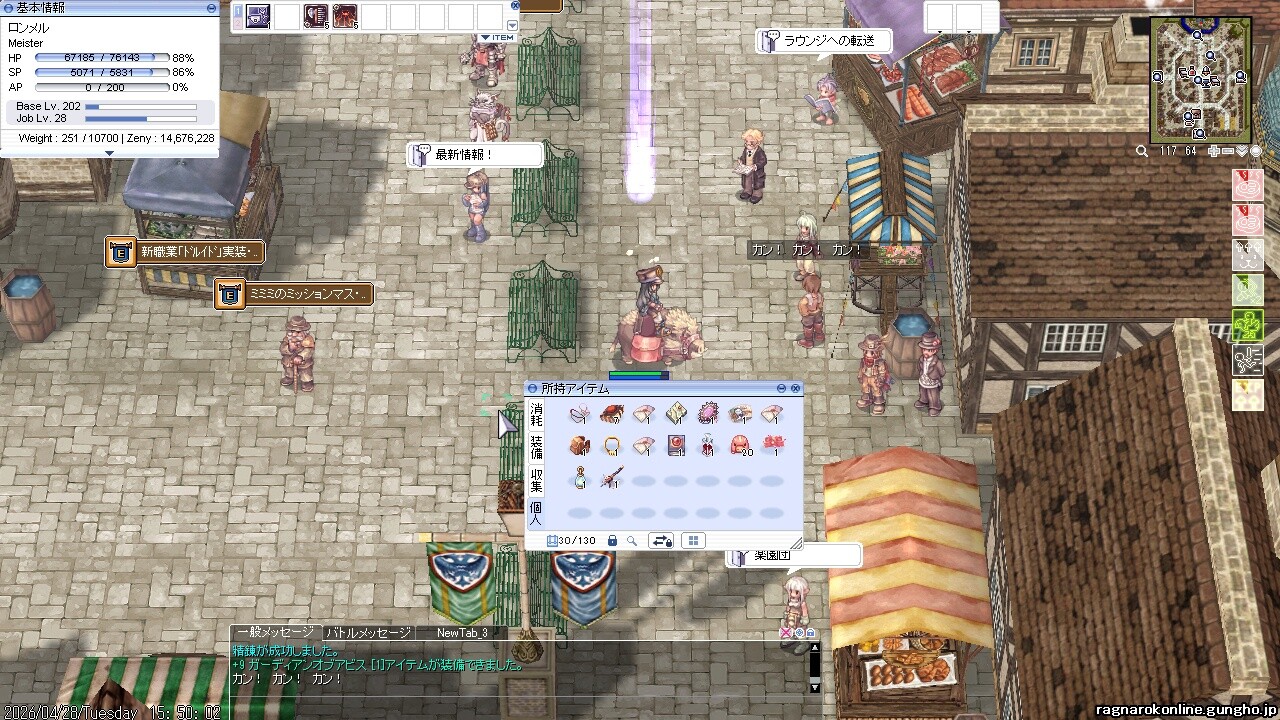Choose the folded map item
1280x720 pixels.
coord(675,413)
